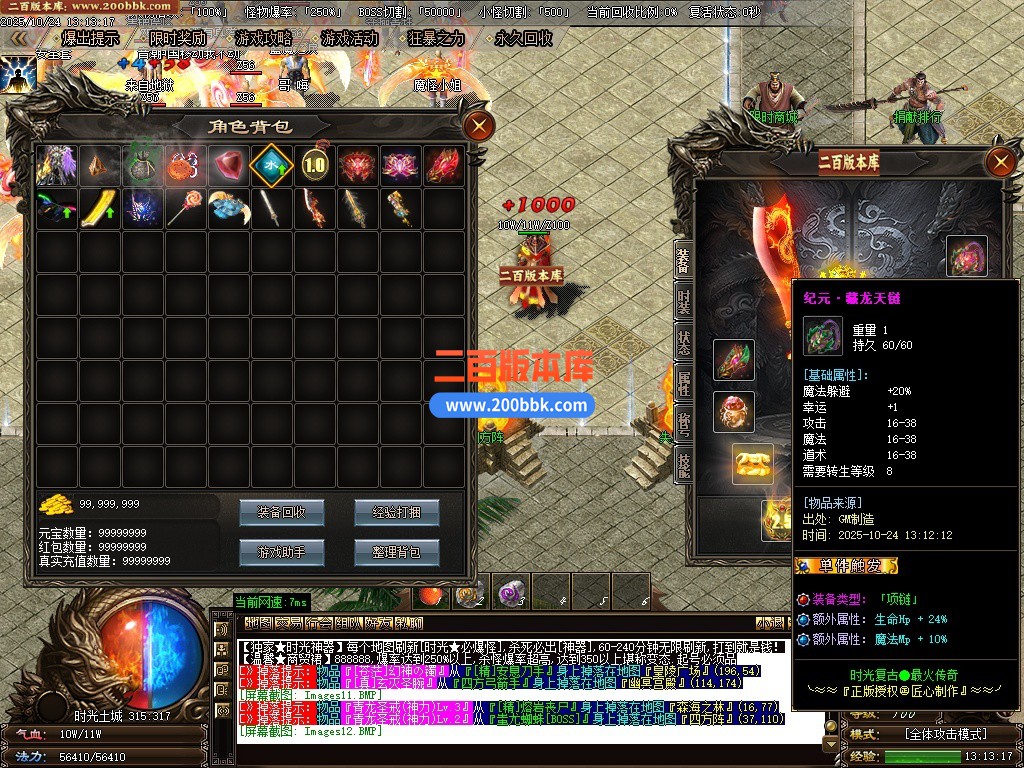Activate the 狂暴之力 menu option
Image resolution: width=1024 pixels, height=768 pixels.
click(x=437, y=39)
